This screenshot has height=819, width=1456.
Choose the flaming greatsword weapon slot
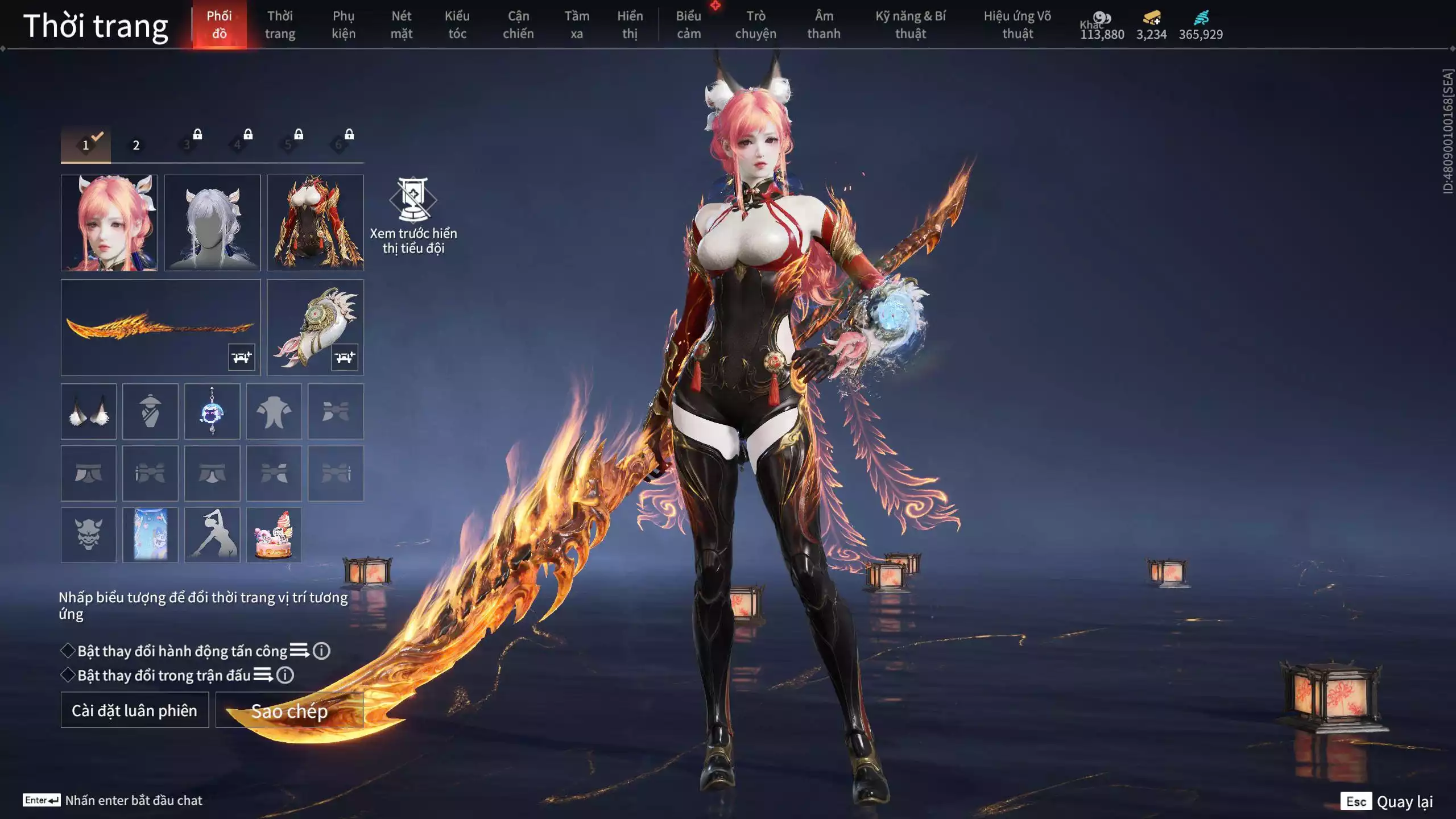[160, 327]
